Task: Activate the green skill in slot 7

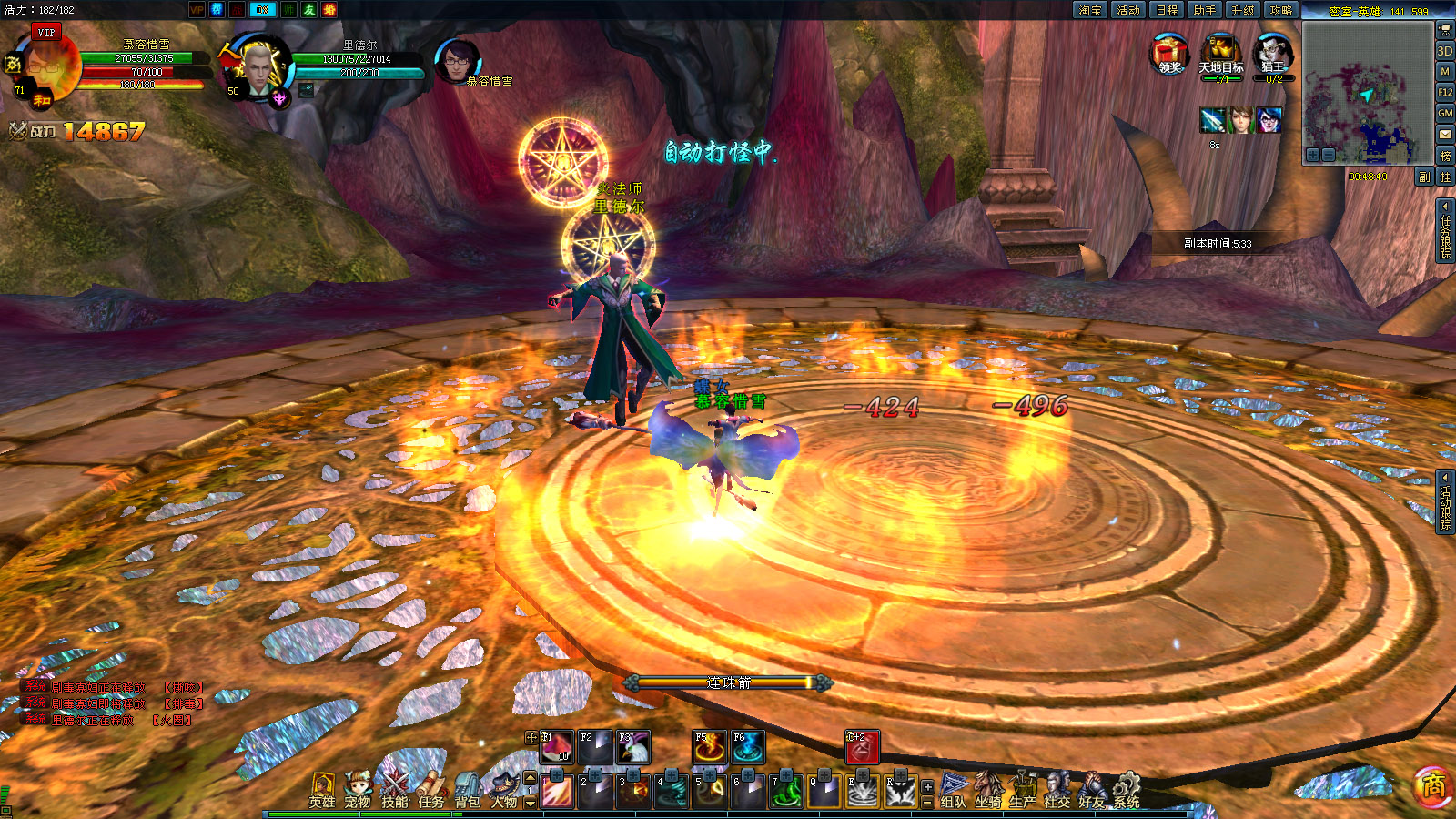Action: click(x=786, y=791)
